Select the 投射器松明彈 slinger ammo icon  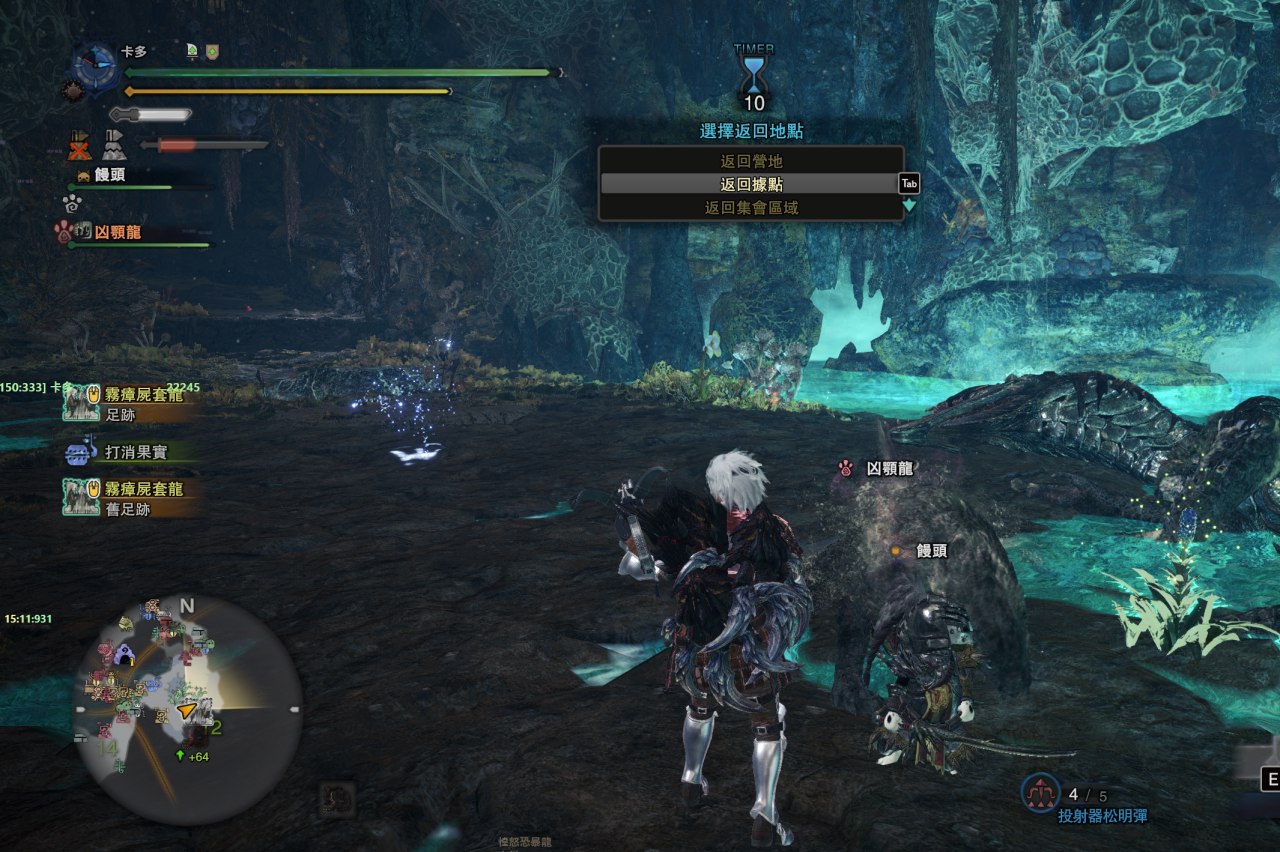[x=1041, y=793]
